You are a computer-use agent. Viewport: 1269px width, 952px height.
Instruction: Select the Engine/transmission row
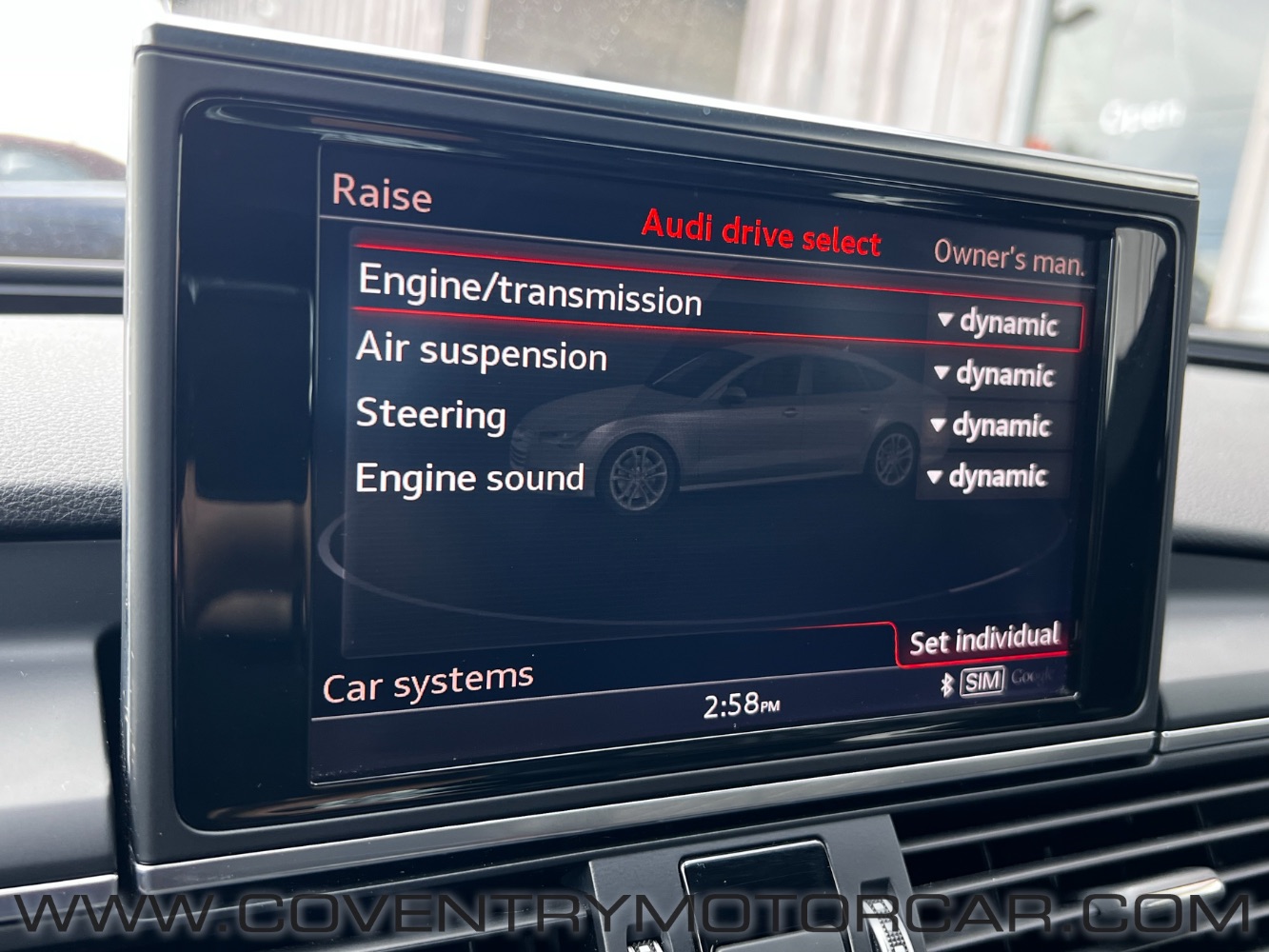(530, 289)
